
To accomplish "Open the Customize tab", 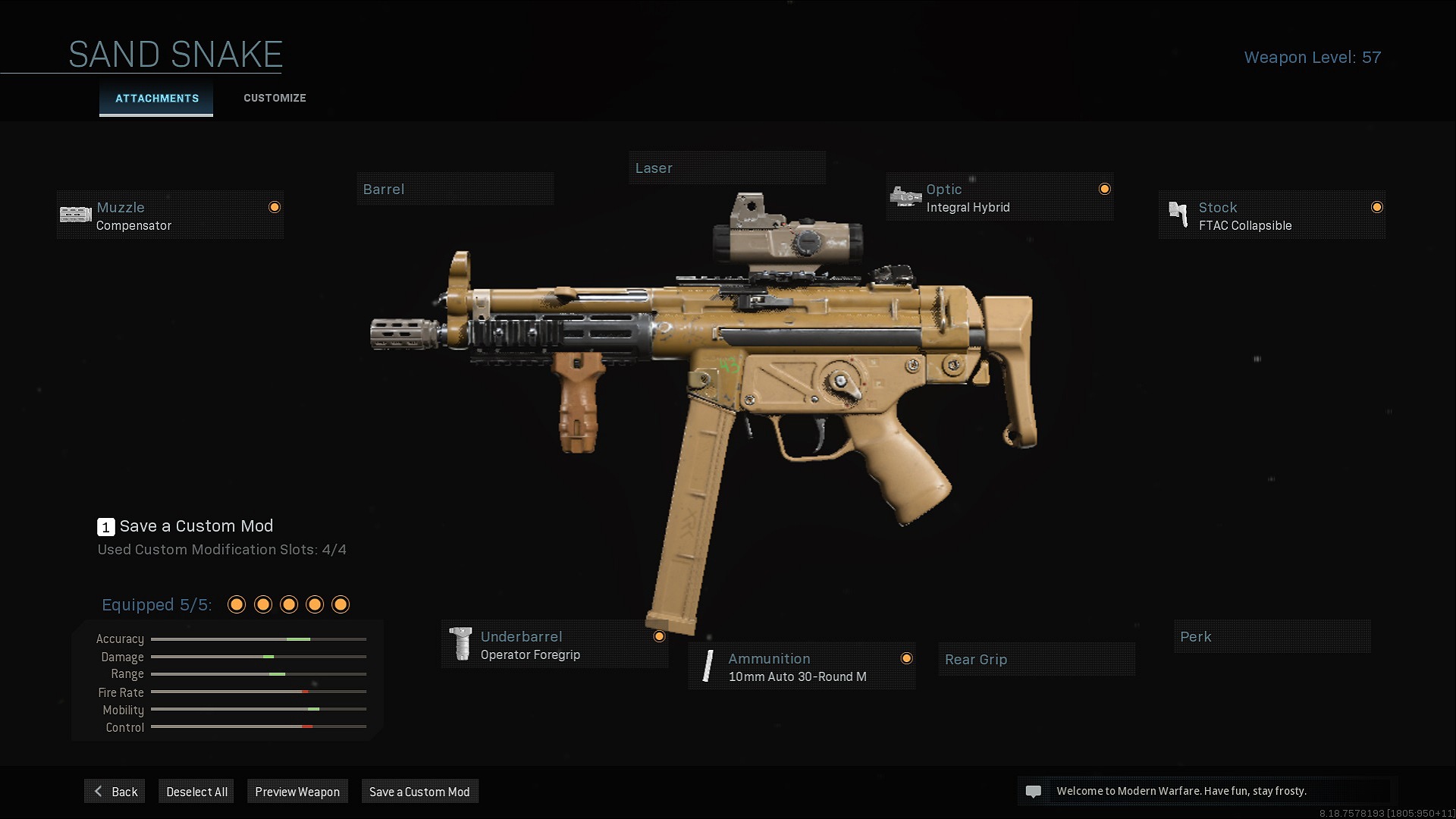I will [x=275, y=99].
